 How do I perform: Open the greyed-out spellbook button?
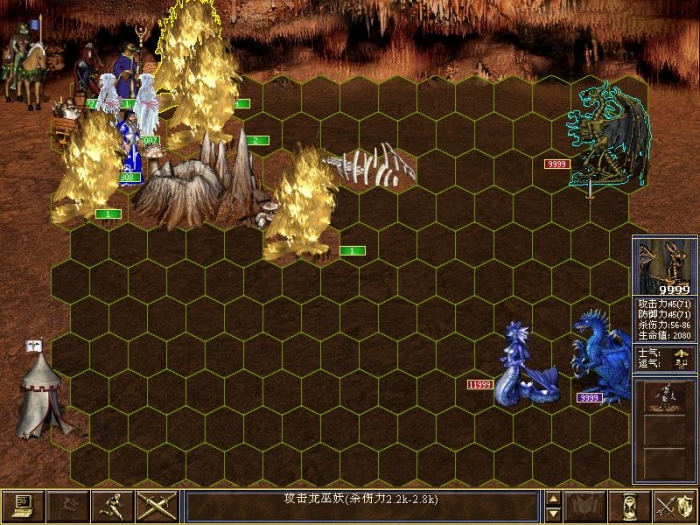click(586, 506)
